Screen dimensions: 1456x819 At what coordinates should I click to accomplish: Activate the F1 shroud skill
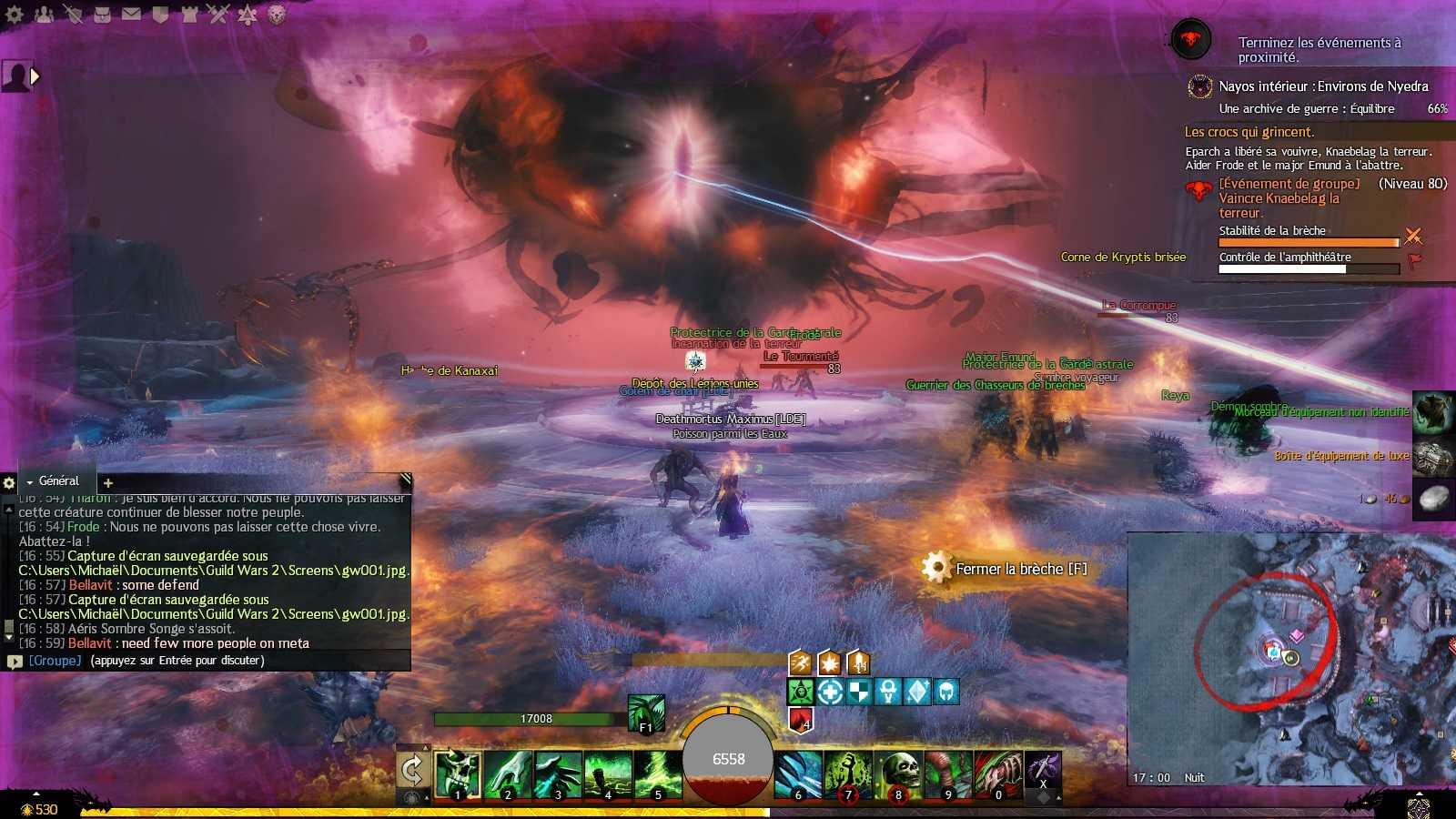click(646, 713)
